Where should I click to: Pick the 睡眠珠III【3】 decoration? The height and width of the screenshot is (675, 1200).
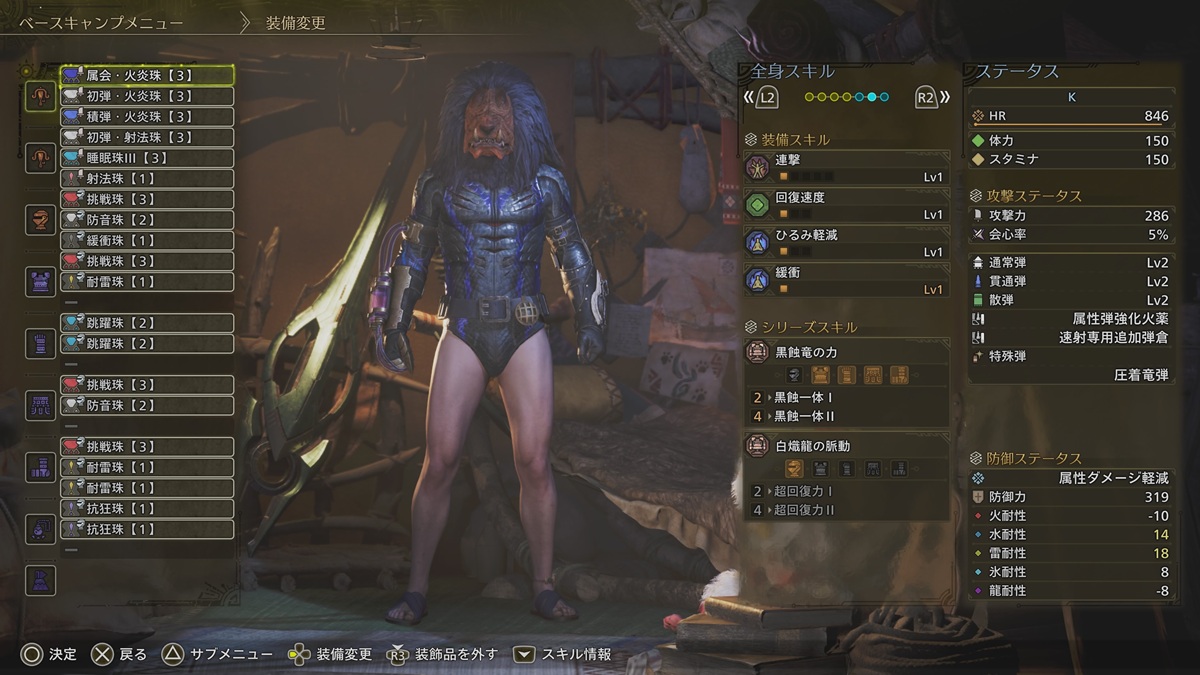click(x=147, y=158)
